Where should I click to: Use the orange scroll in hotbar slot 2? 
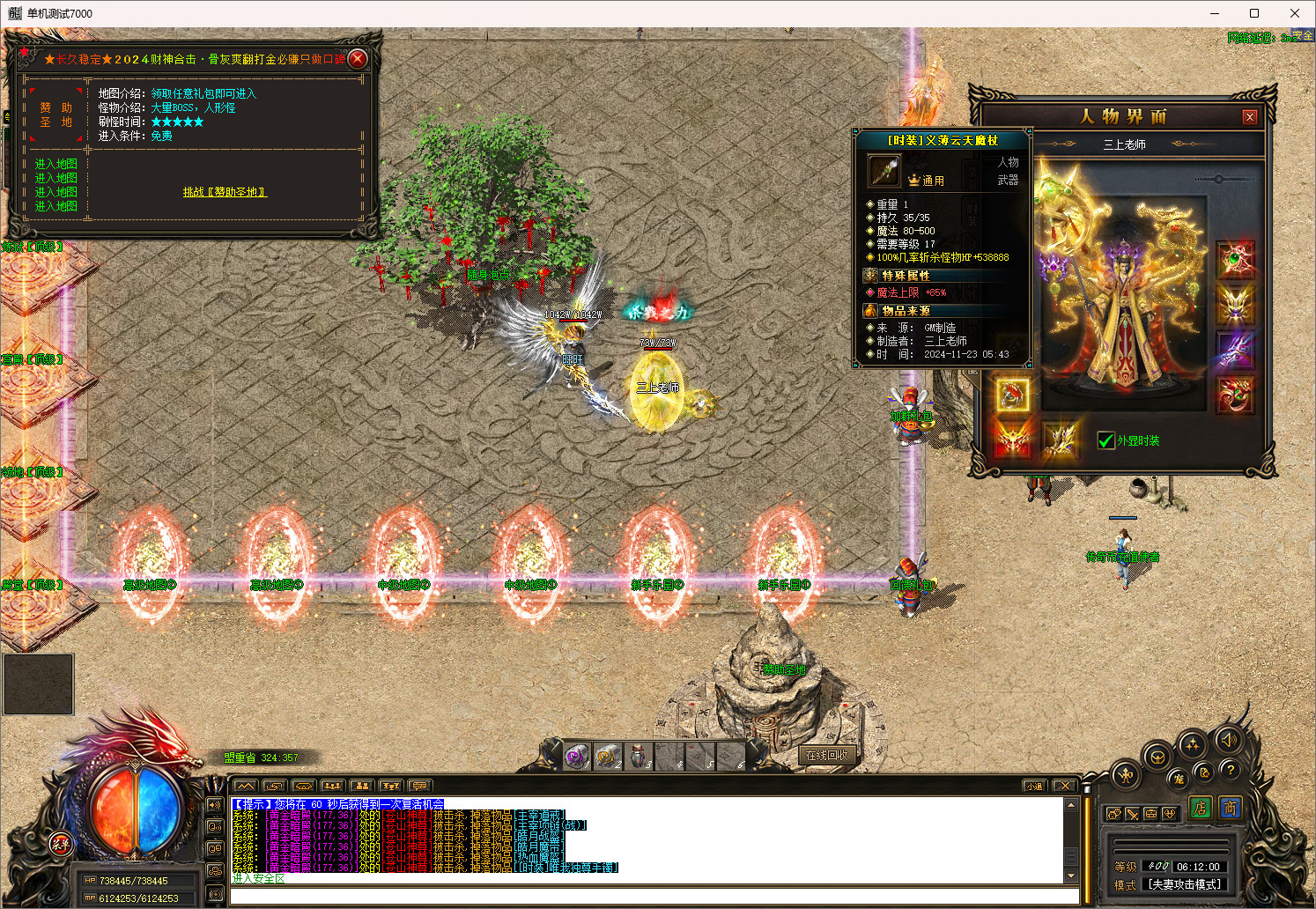[607, 756]
